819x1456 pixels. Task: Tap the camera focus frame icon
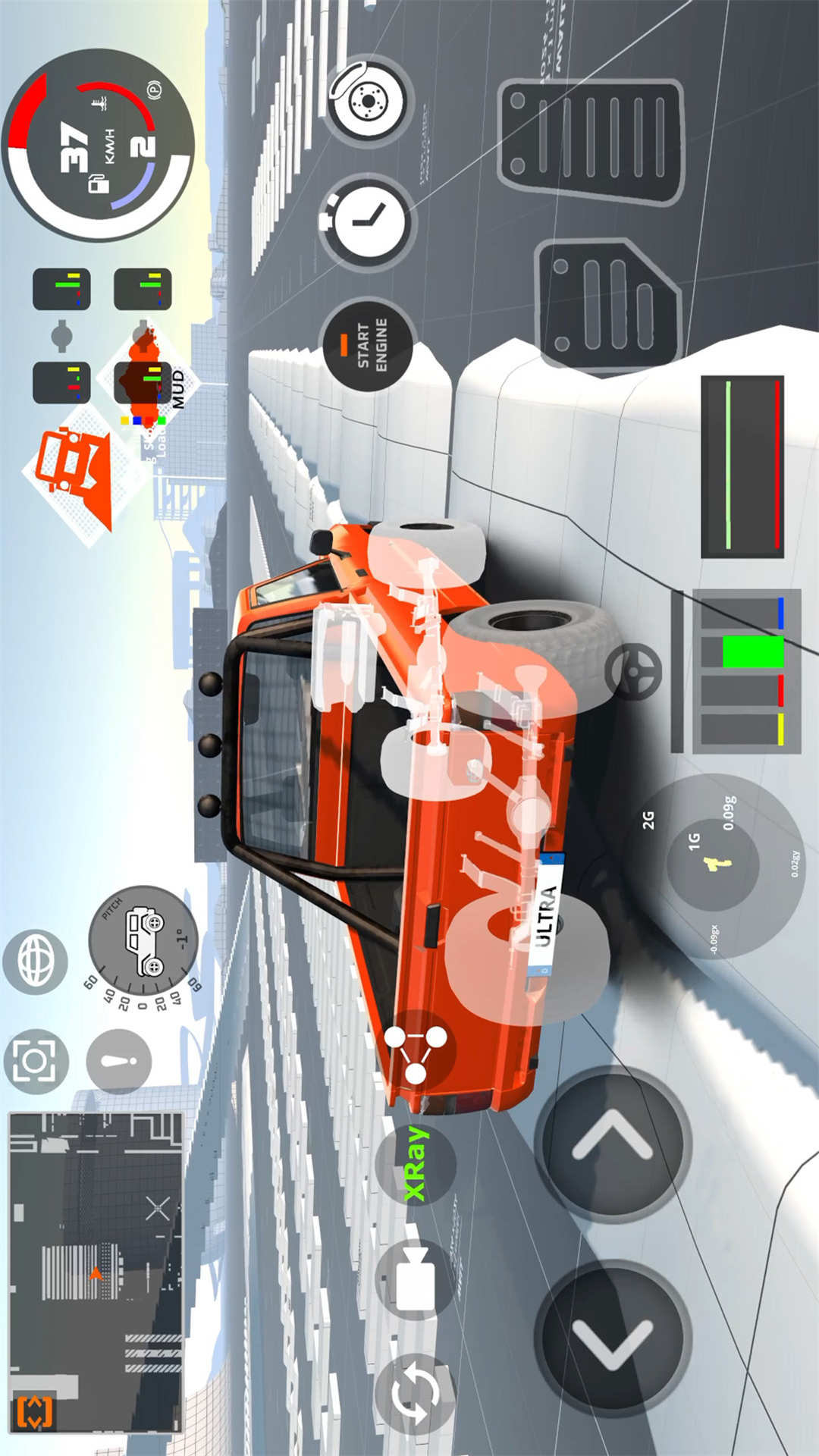tap(36, 1061)
